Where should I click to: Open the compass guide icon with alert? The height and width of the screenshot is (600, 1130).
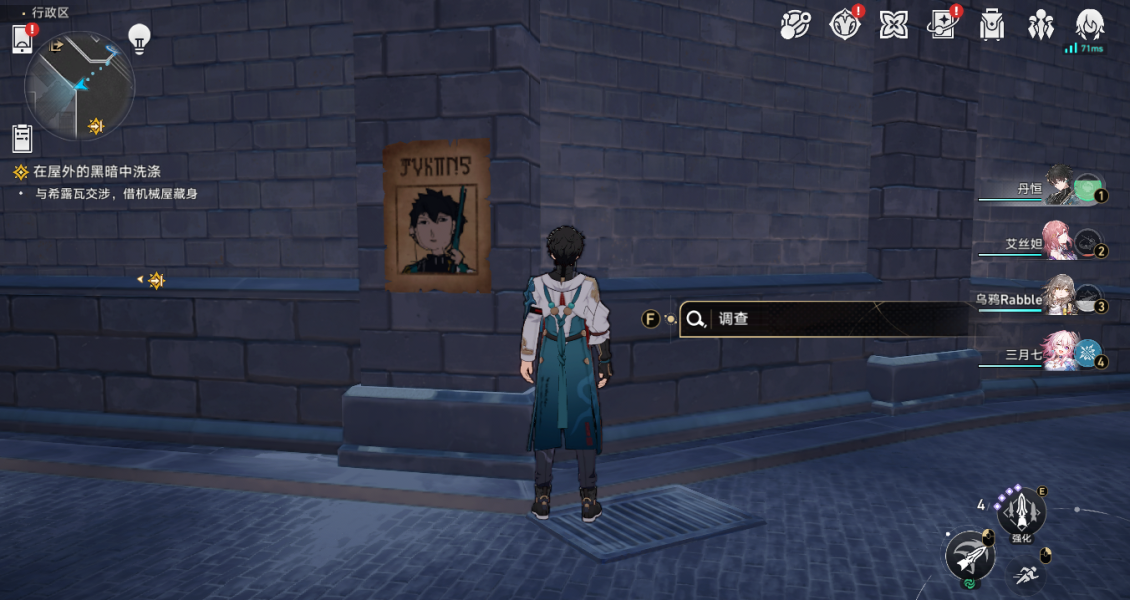(845, 25)
